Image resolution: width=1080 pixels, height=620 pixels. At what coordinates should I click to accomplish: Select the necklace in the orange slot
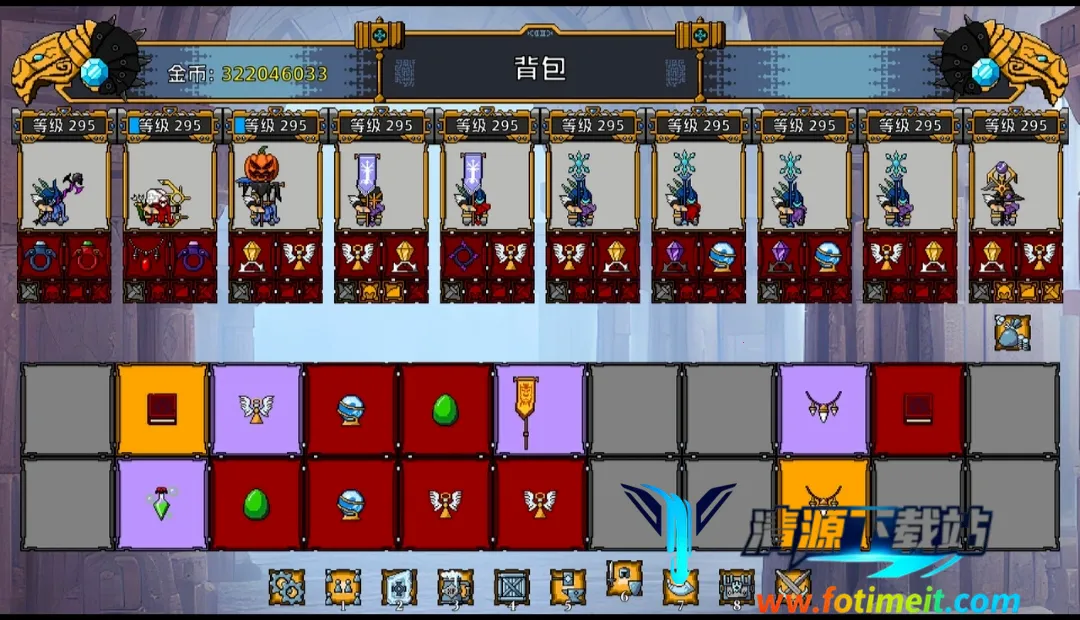[x=823, y=497]
